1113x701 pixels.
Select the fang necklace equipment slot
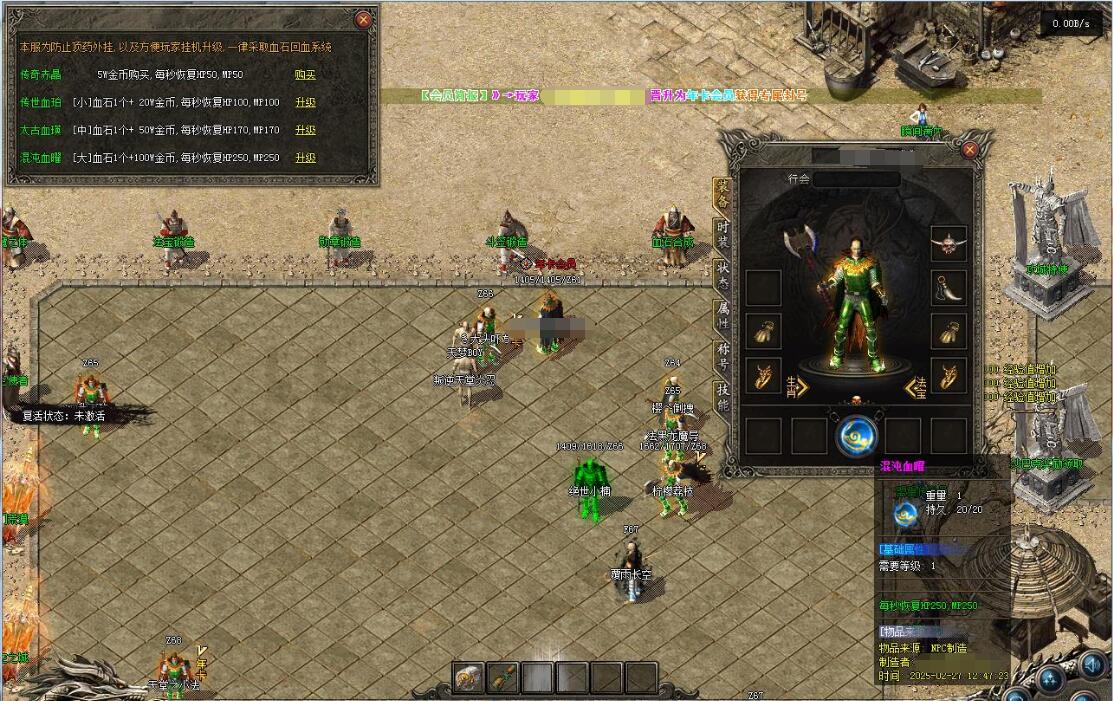click(948, 288)
